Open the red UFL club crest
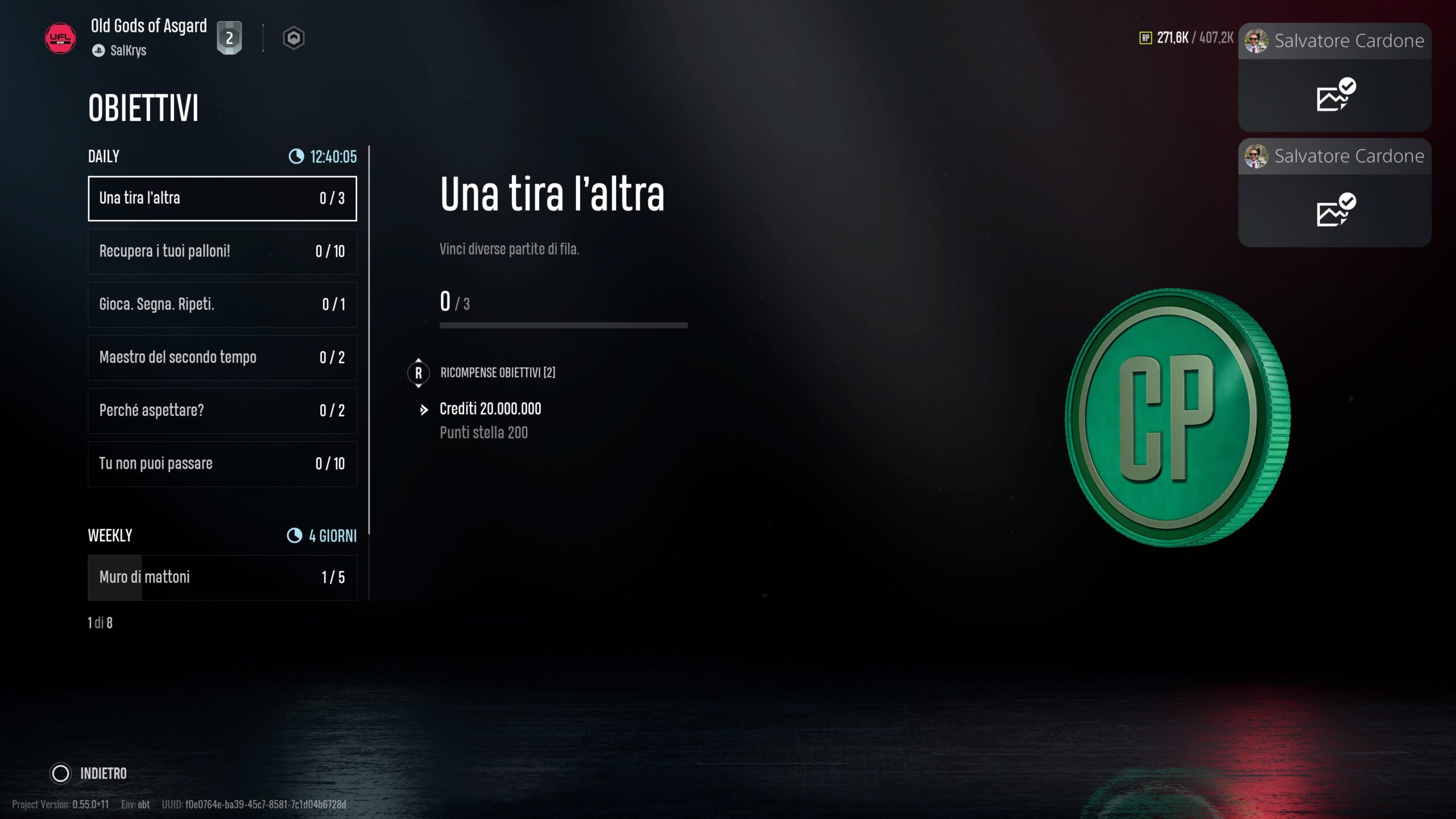Image resolution: width=1456 pixels, height=819 pixels. [60, 38]
